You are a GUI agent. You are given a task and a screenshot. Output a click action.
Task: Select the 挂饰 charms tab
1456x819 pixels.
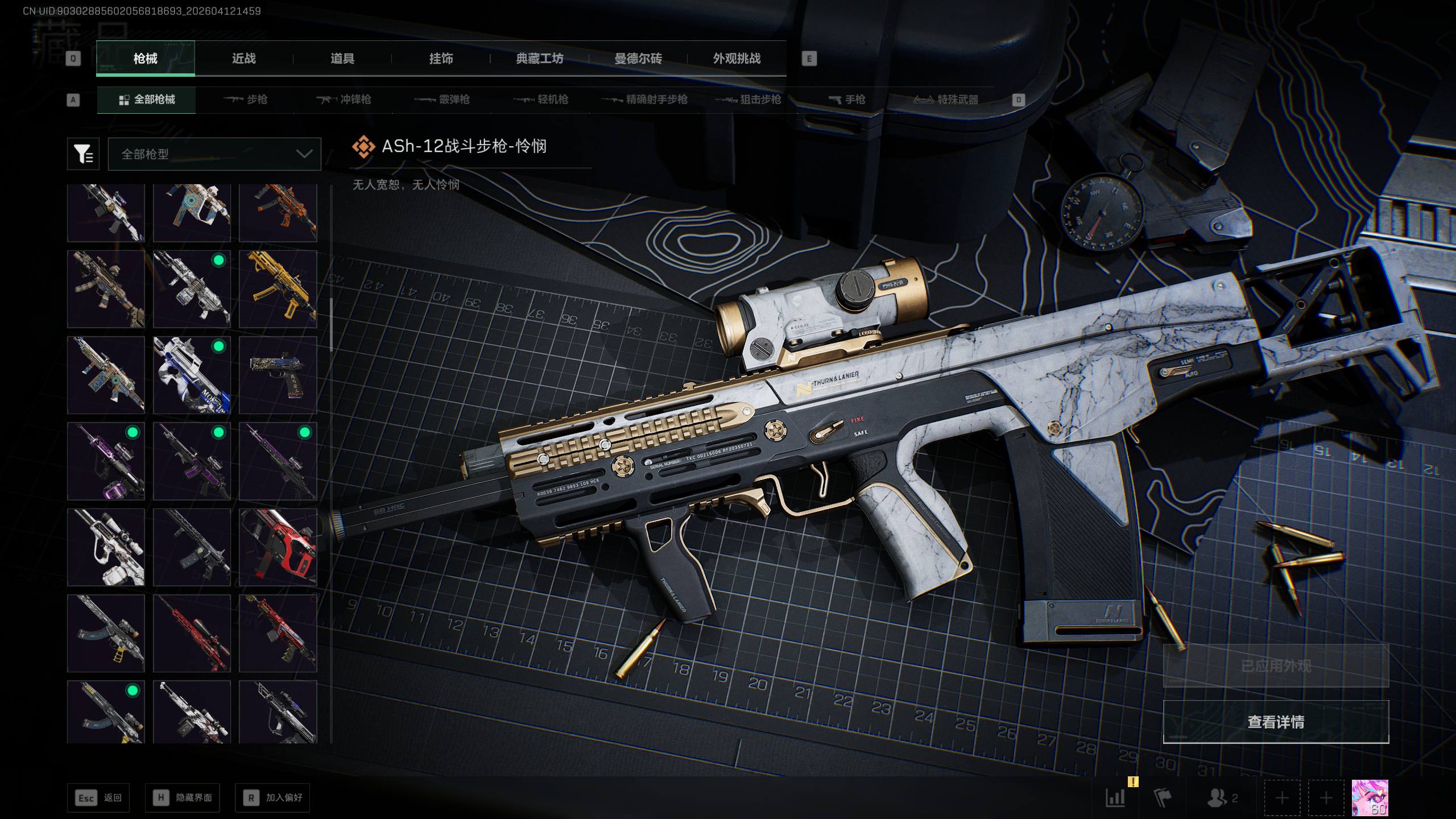click(x=441, y=58)
